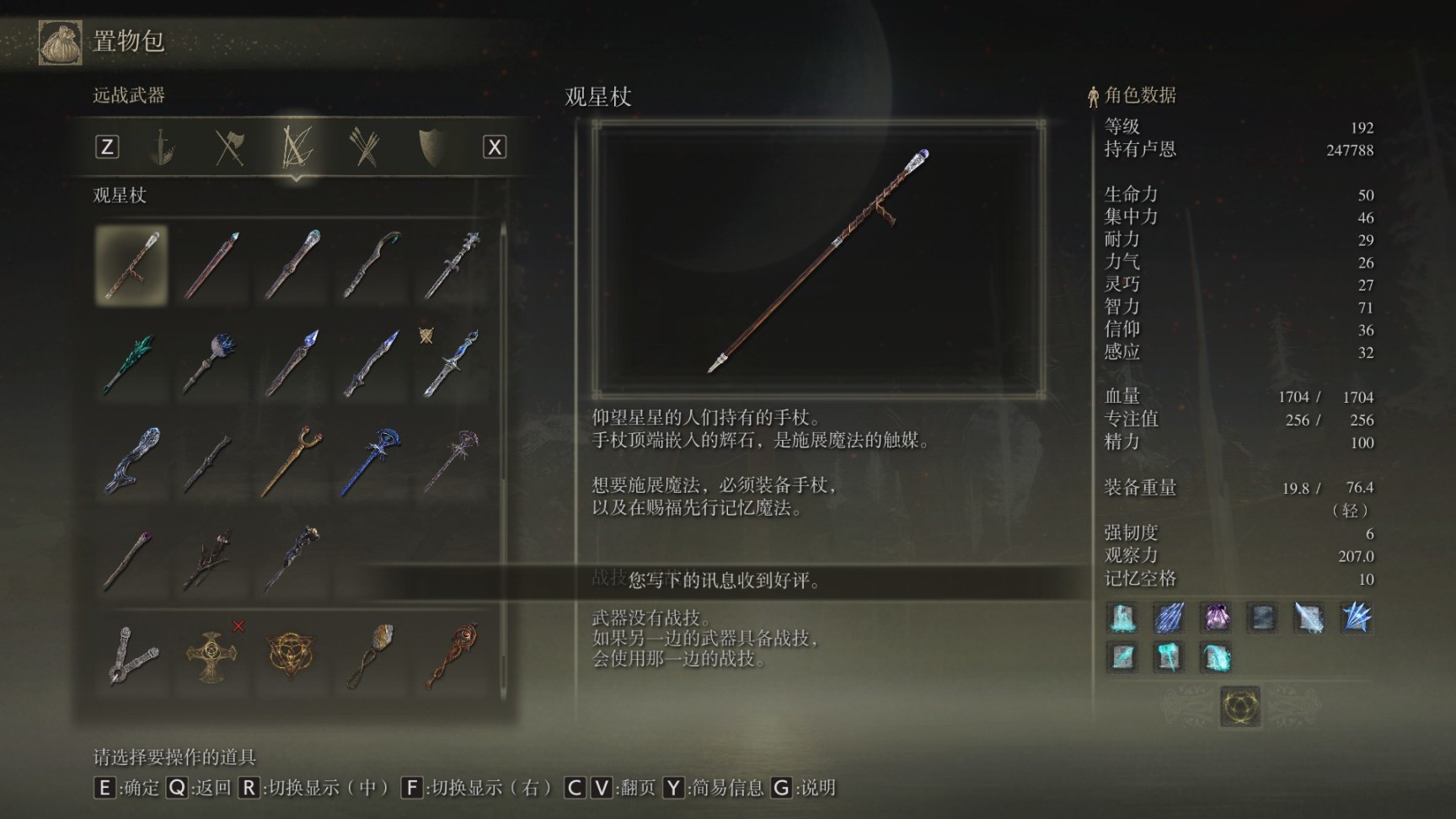The width and height of the screenshot is (1456, 819).
Task: Select the teal hammer spell icon, second row
Action: (1170, 657)
